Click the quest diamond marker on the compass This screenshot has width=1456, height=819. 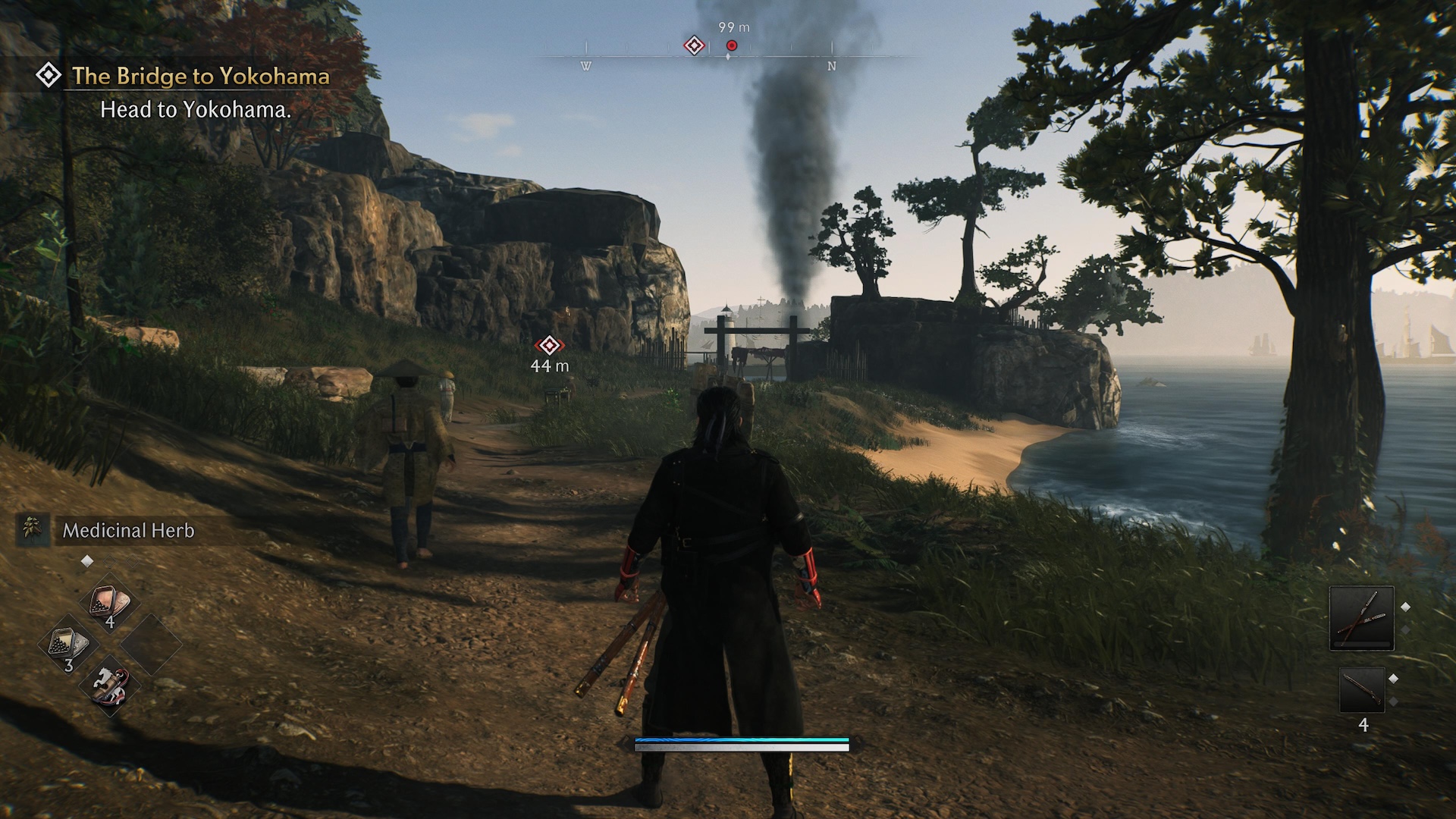tap(694, 45)
